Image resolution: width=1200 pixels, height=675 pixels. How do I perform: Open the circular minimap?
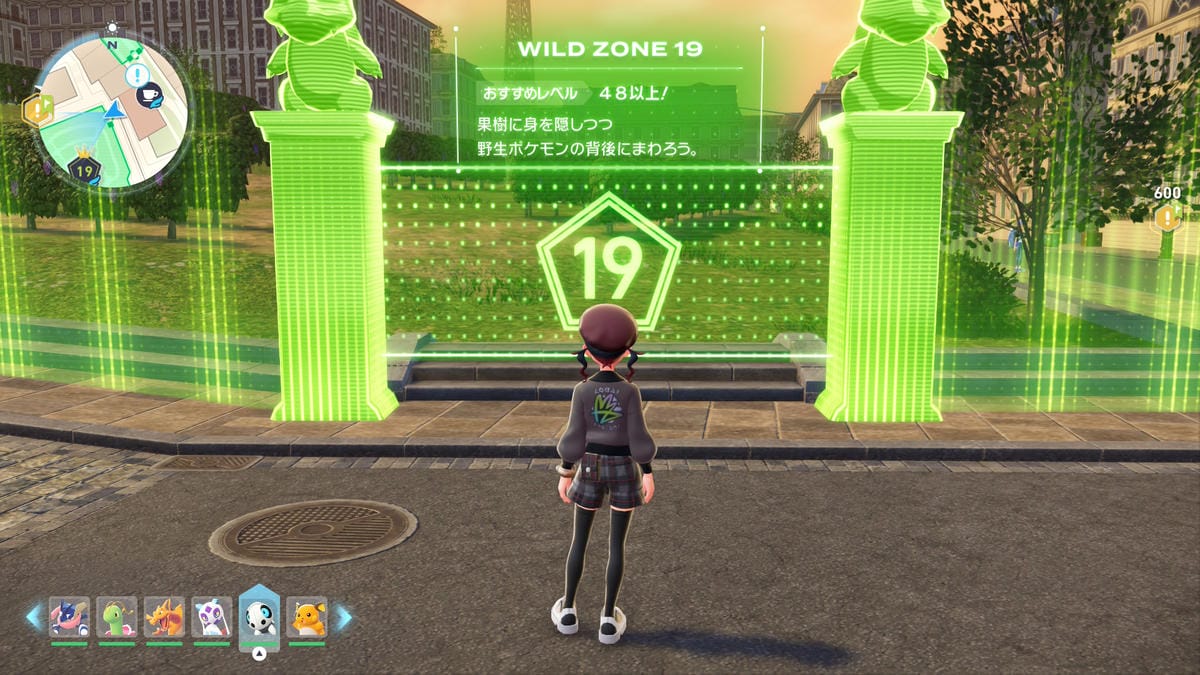[110, 110]
